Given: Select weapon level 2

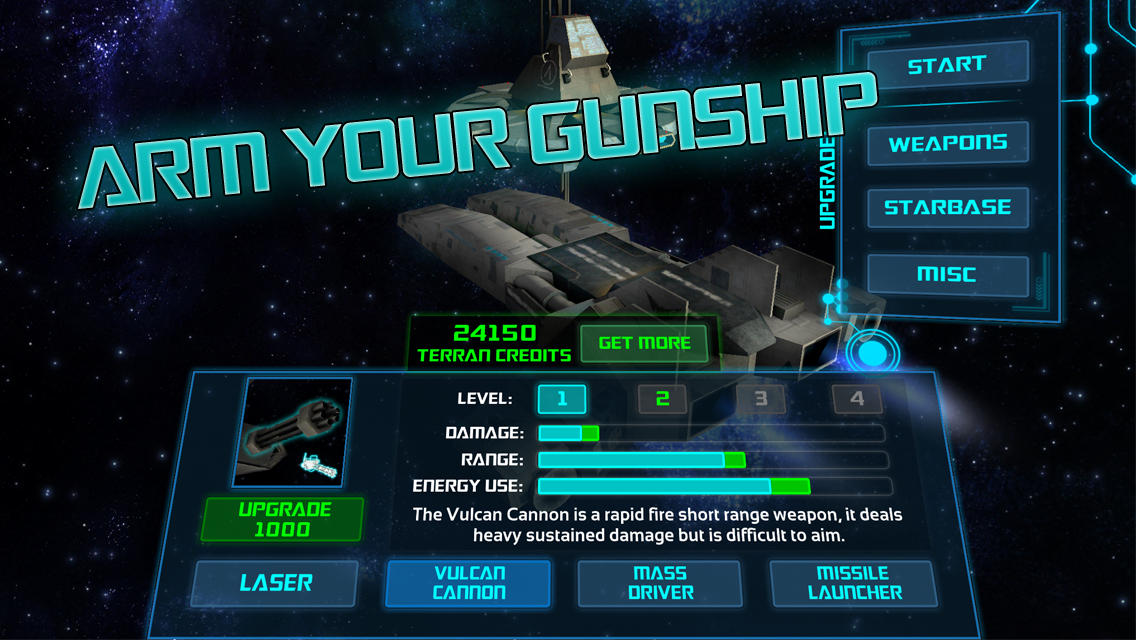Looking at the screenshot, I should [x=662, y=399].
